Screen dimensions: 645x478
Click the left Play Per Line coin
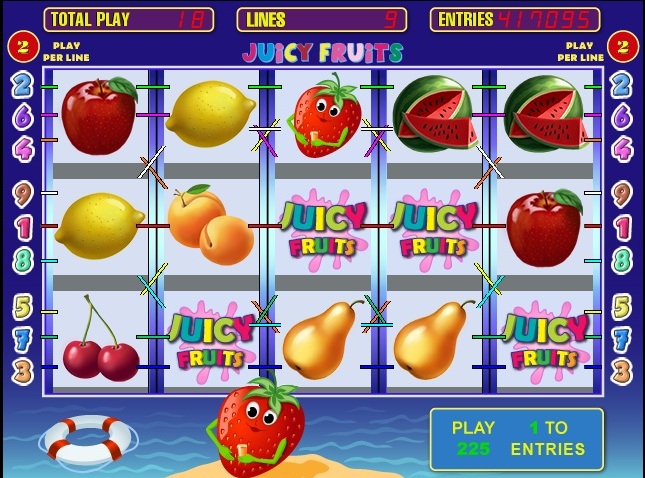click(x=23, y=45)
